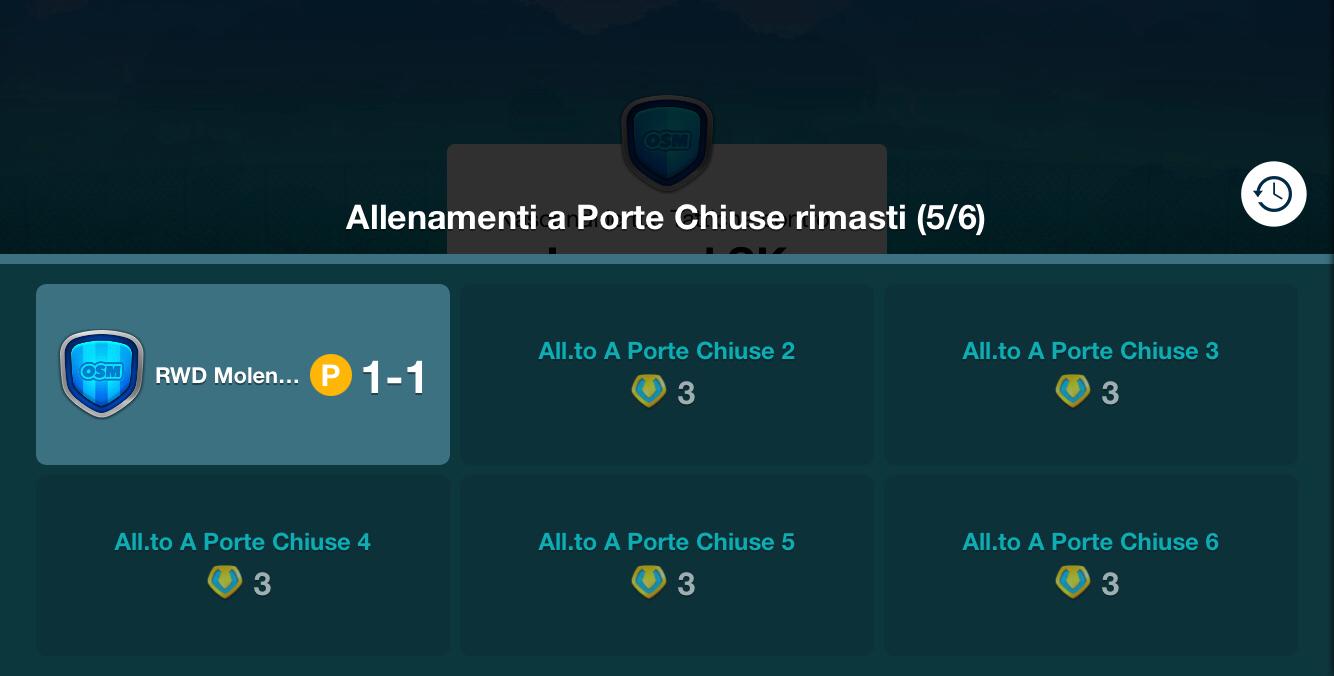Start All.to A Porte Chiuse 3
Screen dimensions: 1334x676
[1090, 373]
